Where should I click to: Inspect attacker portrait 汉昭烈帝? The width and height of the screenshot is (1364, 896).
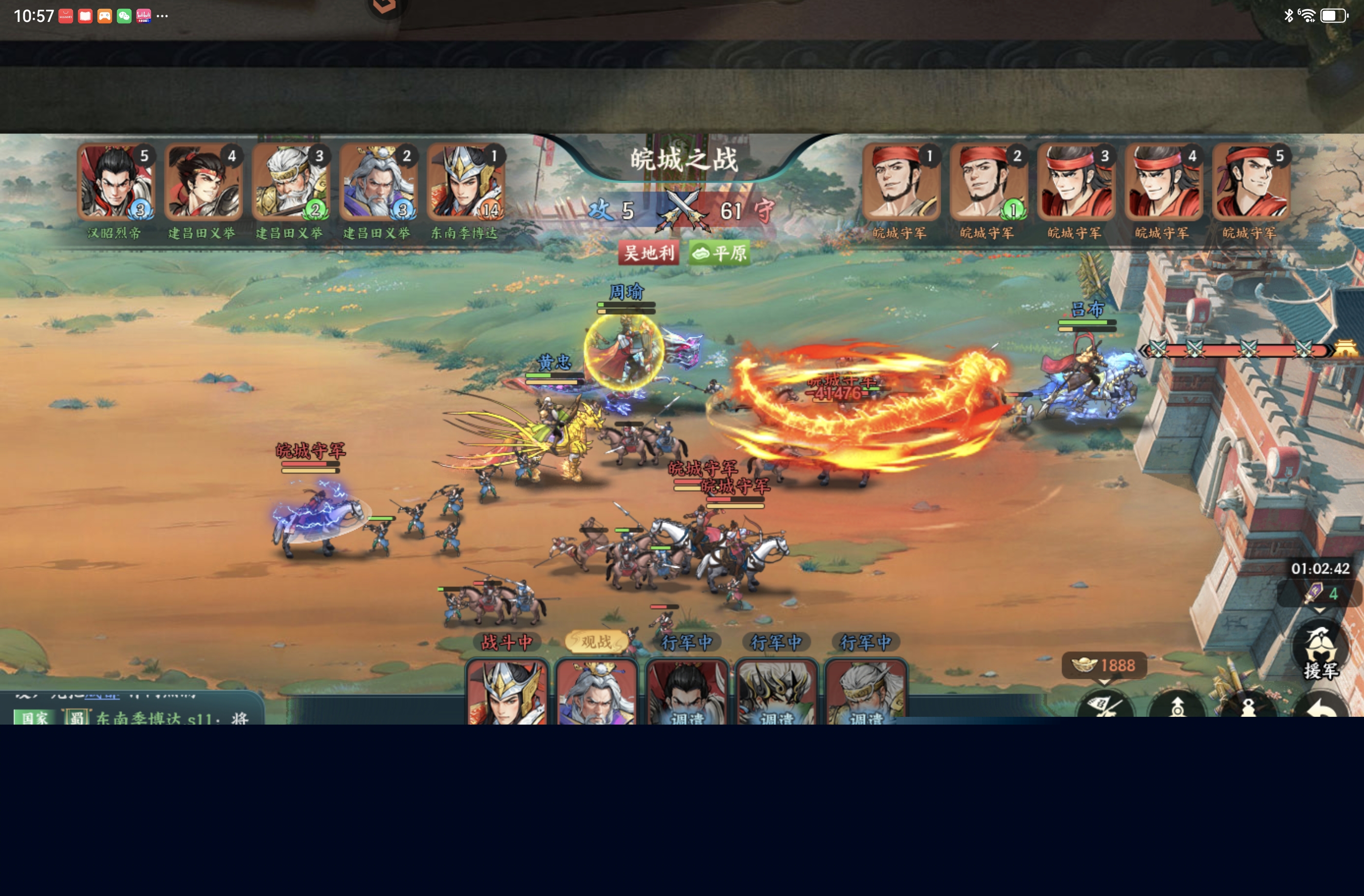pyautogui.click(x=116, y=183)
